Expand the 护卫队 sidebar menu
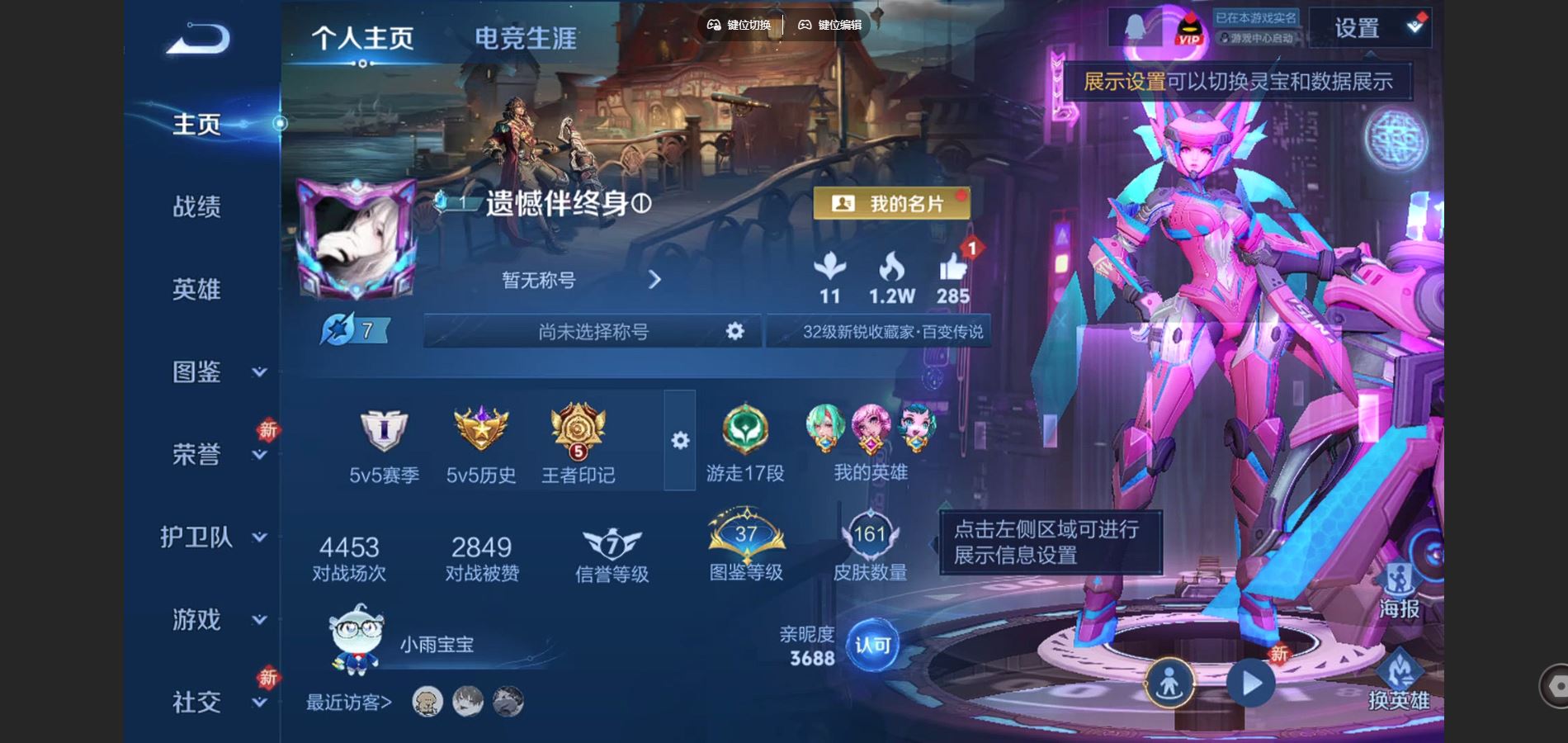Screen dimensions: 1568x743 [196, 537]
